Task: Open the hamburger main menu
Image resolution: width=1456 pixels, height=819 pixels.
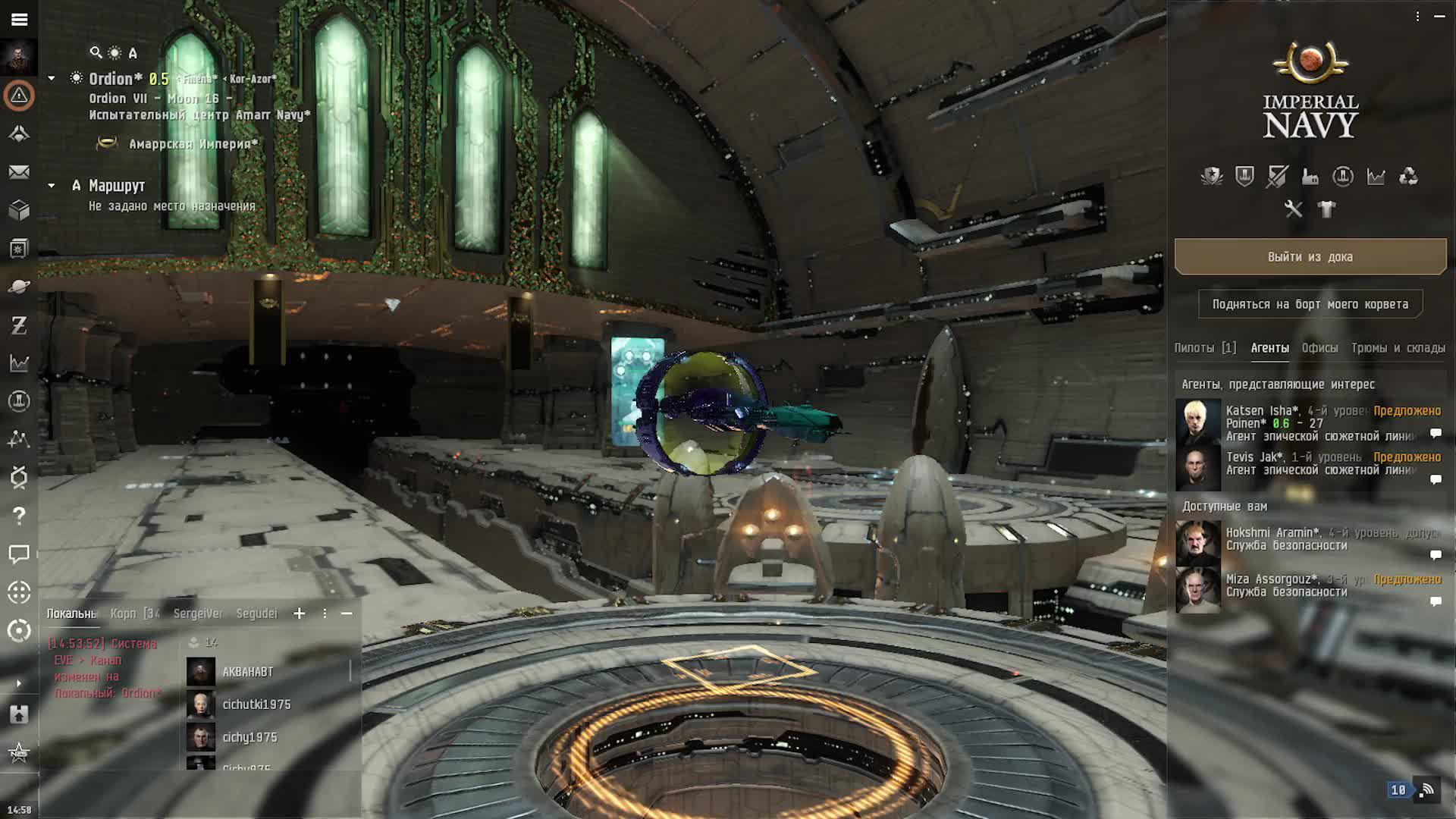Action: point(19,19)
